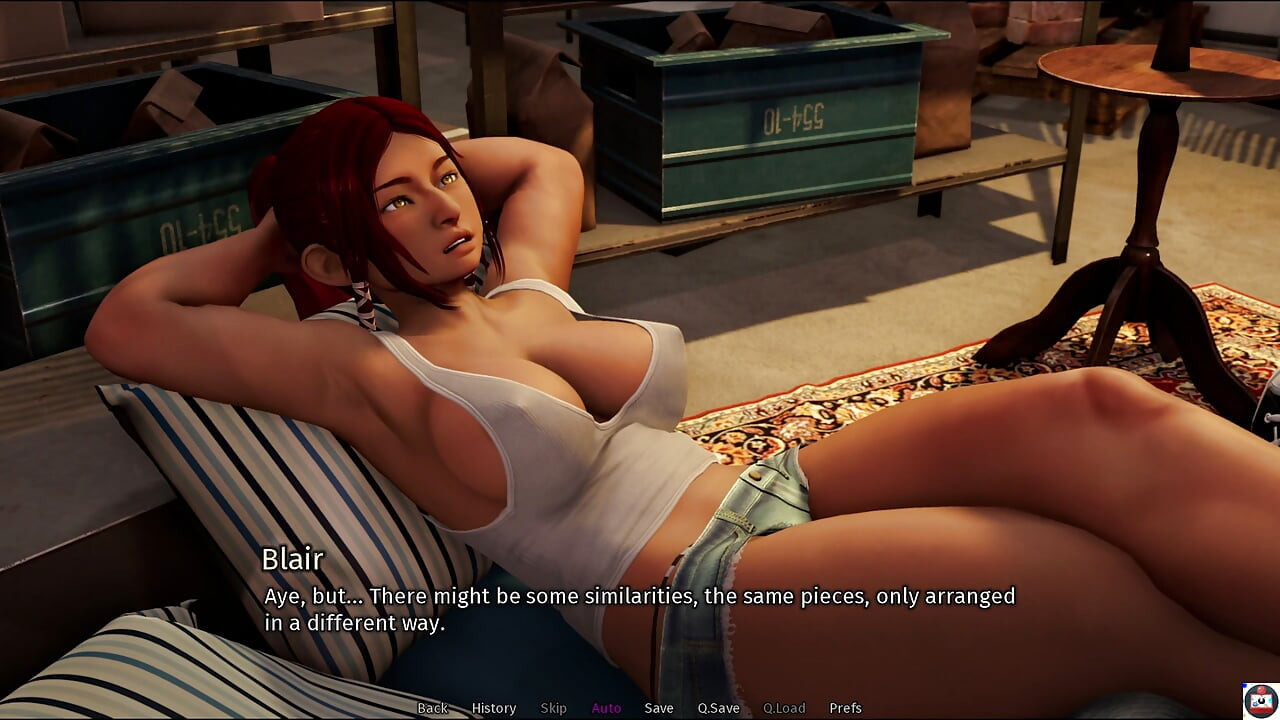Toggle Auto advance mode
This screenshot has height=720, width=1280.
(606, 708)
